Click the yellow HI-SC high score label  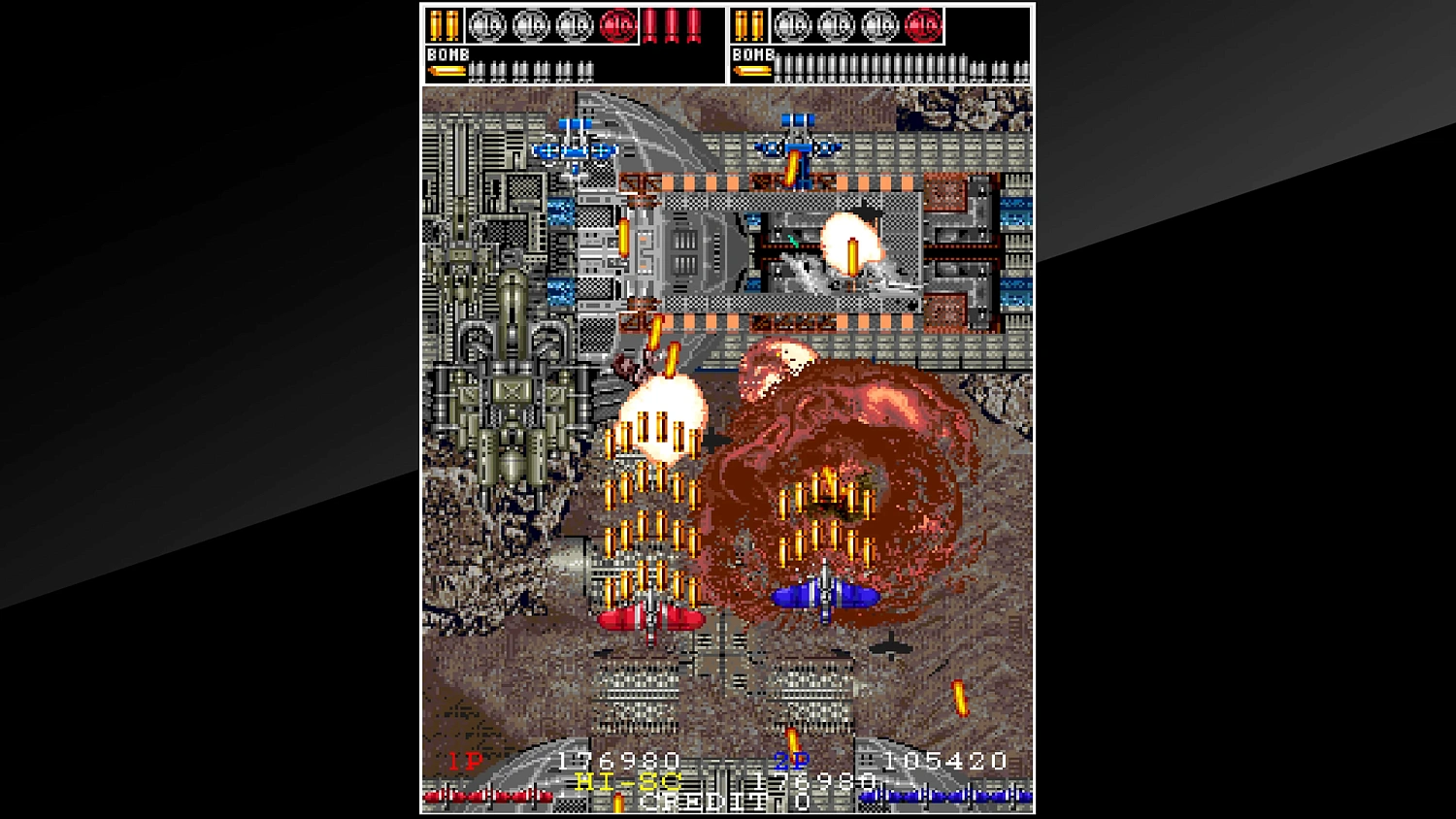pos(626,780)
